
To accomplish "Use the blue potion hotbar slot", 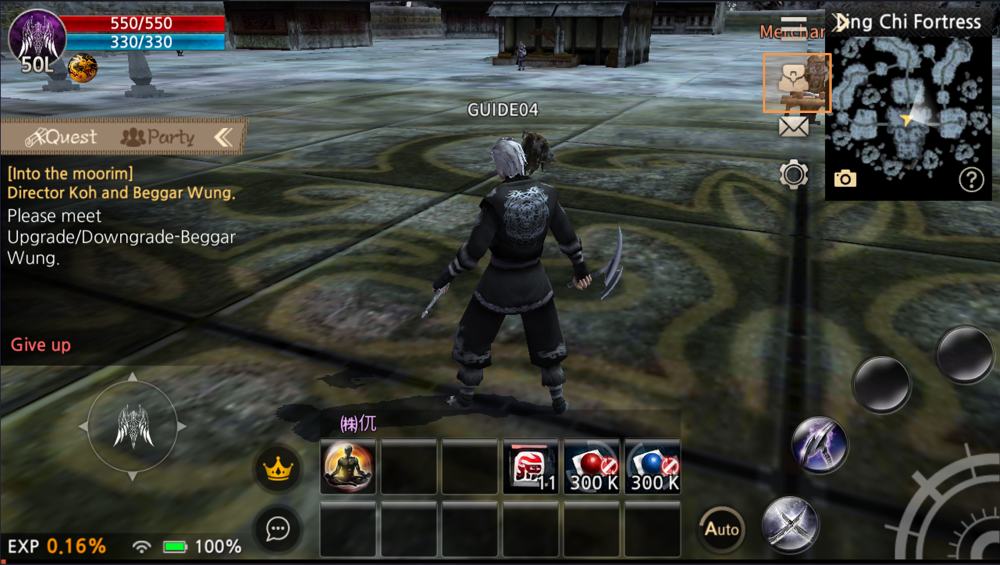I will [653, 467].
